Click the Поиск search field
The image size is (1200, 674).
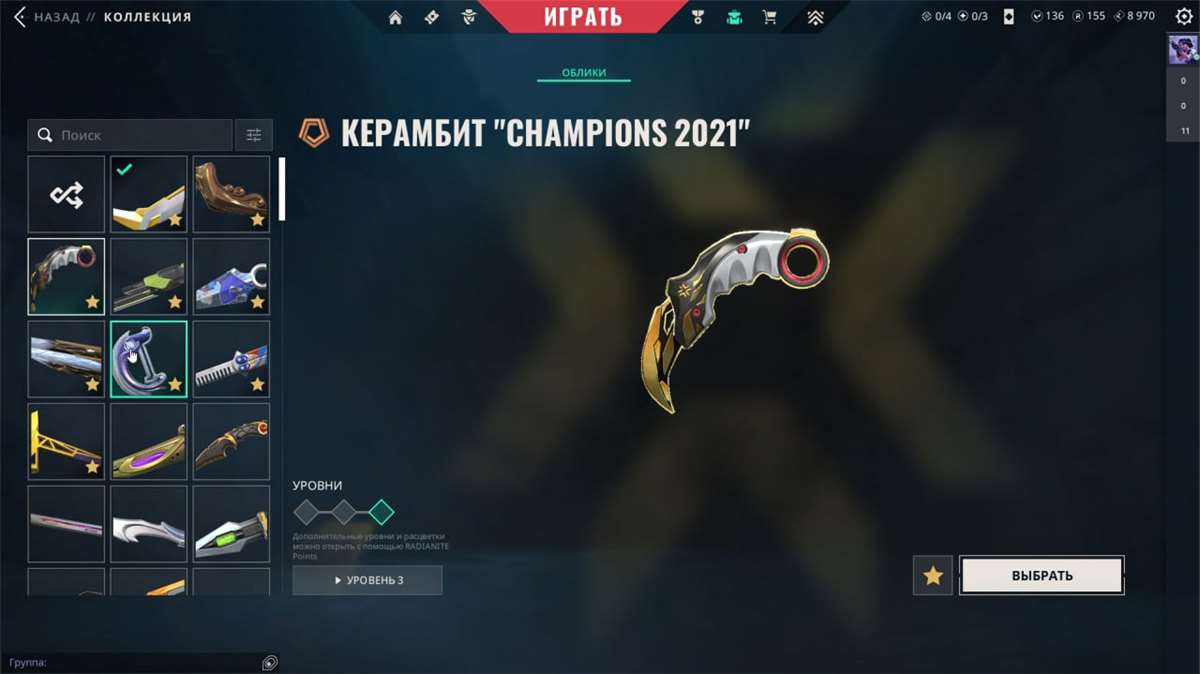coord(140,135)
